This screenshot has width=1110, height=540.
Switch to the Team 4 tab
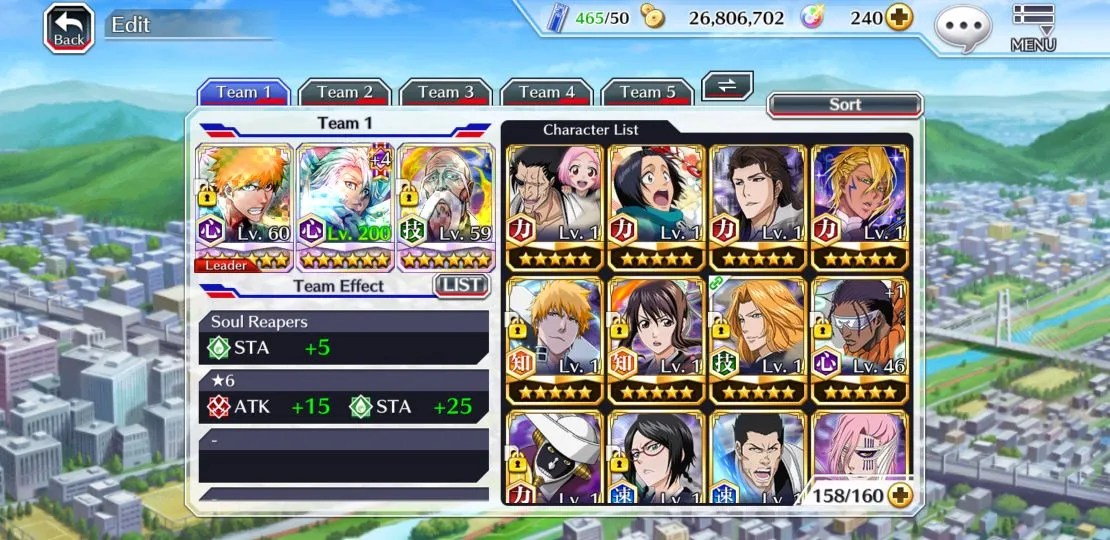click(546, 92)
